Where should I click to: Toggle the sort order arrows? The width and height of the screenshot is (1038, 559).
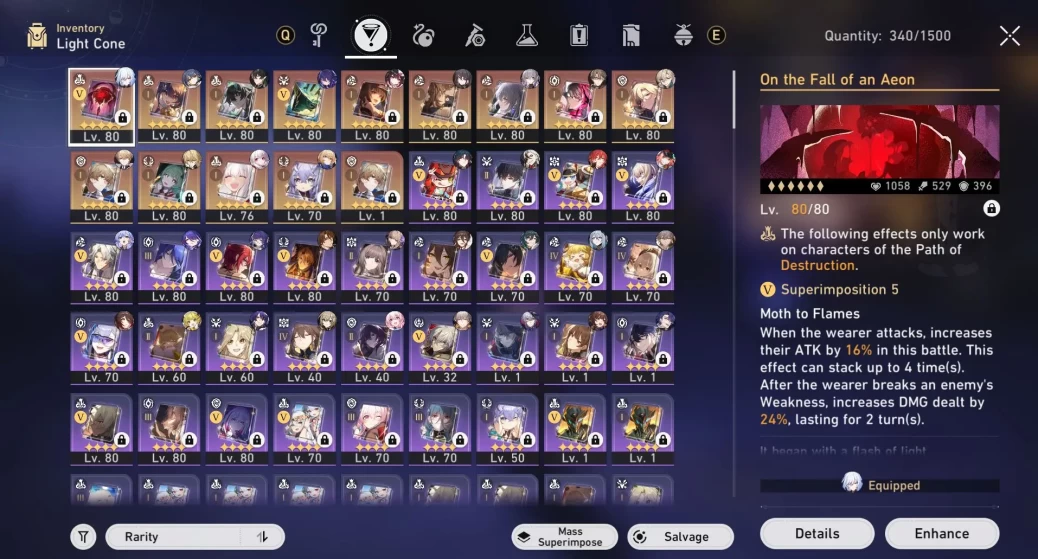(263, 537)
